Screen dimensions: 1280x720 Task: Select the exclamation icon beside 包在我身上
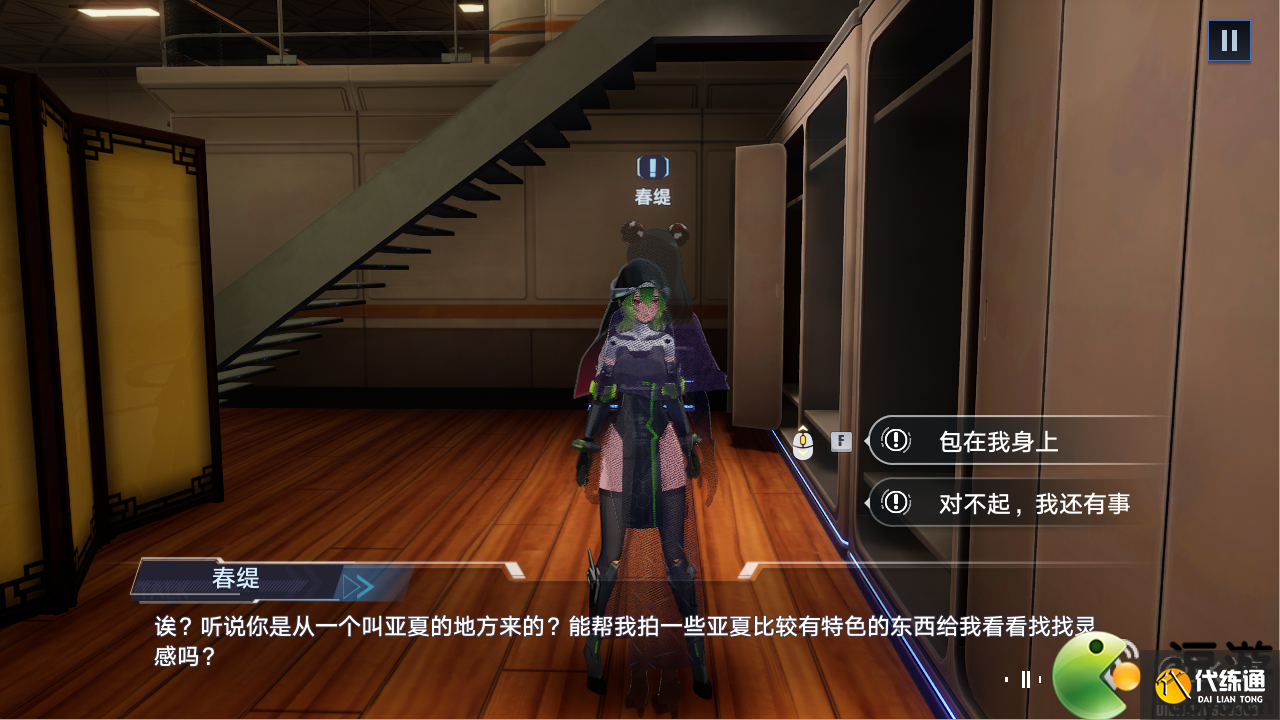(896, 441)
